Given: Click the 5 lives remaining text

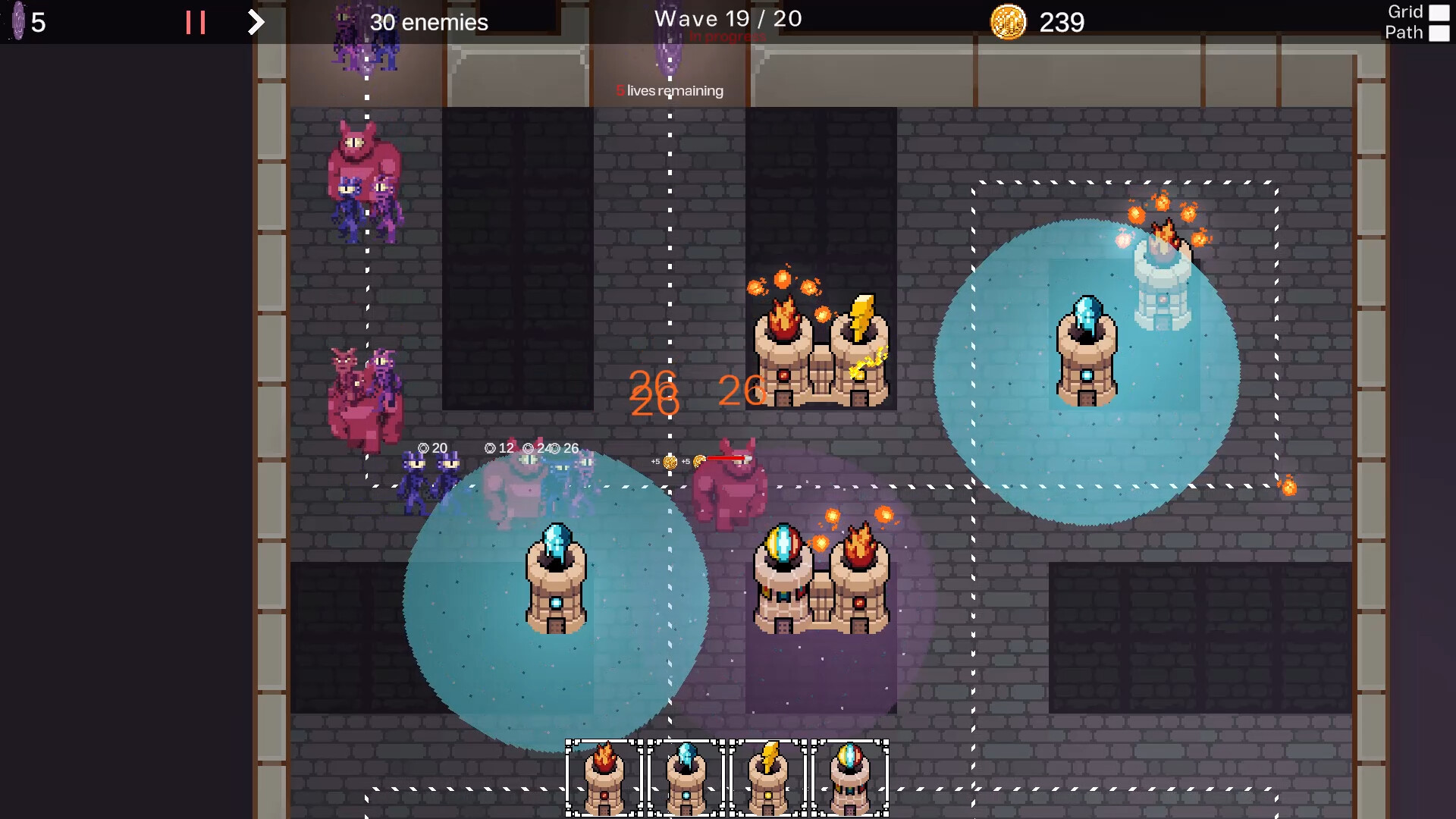Looking at the screenshot, I should [x=669, y=90].
